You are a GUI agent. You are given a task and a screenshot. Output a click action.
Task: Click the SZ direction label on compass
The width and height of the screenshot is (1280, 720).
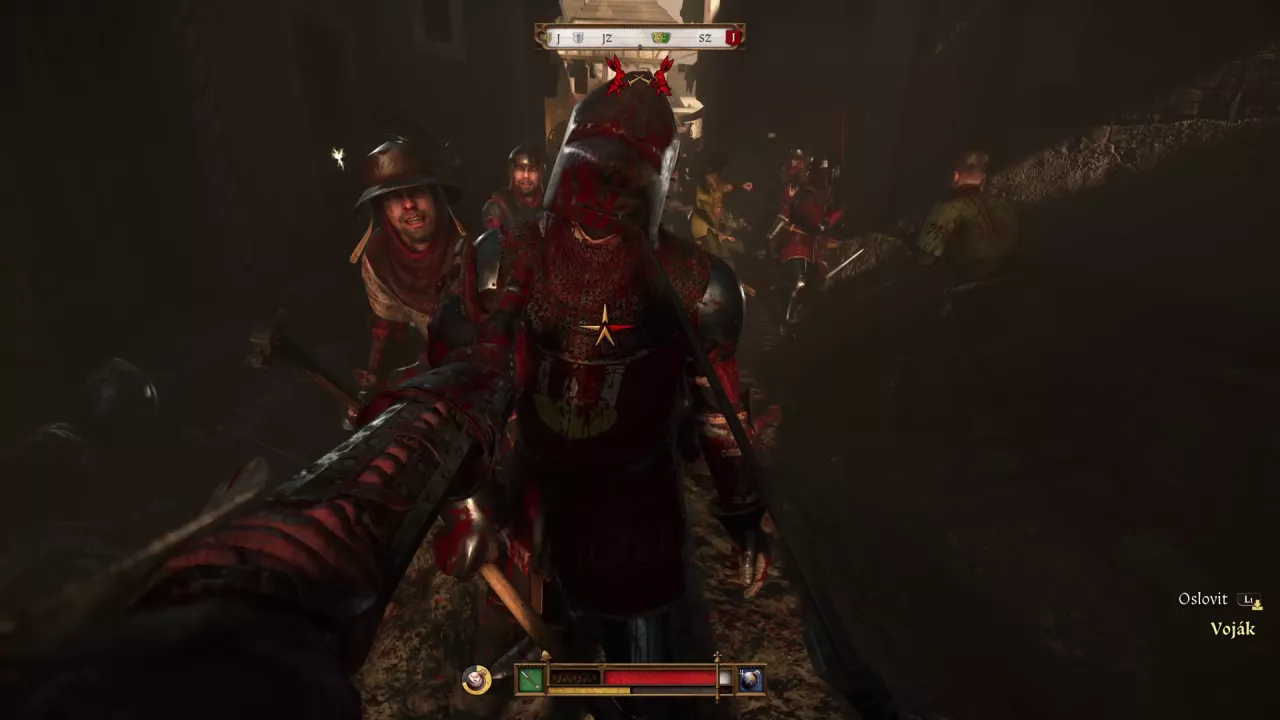point(704,38)
